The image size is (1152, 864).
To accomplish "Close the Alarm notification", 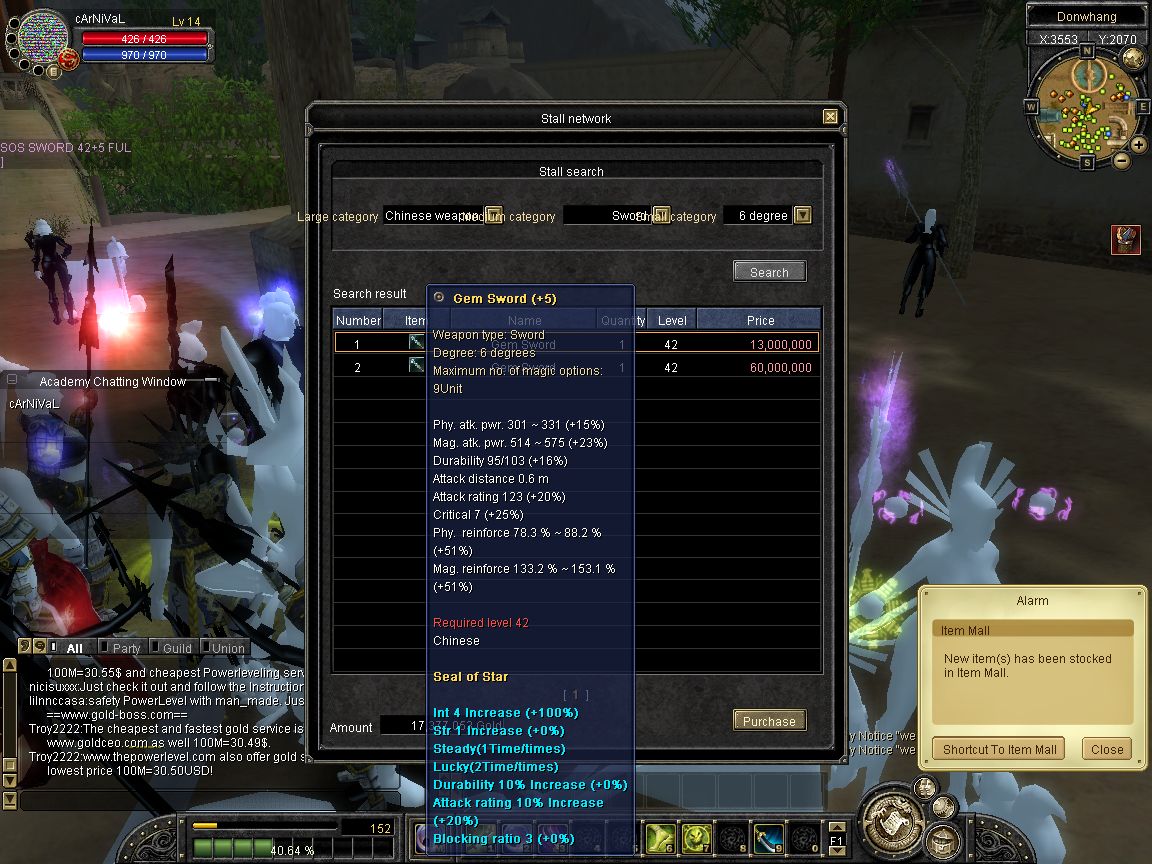I will (1107, 749).
